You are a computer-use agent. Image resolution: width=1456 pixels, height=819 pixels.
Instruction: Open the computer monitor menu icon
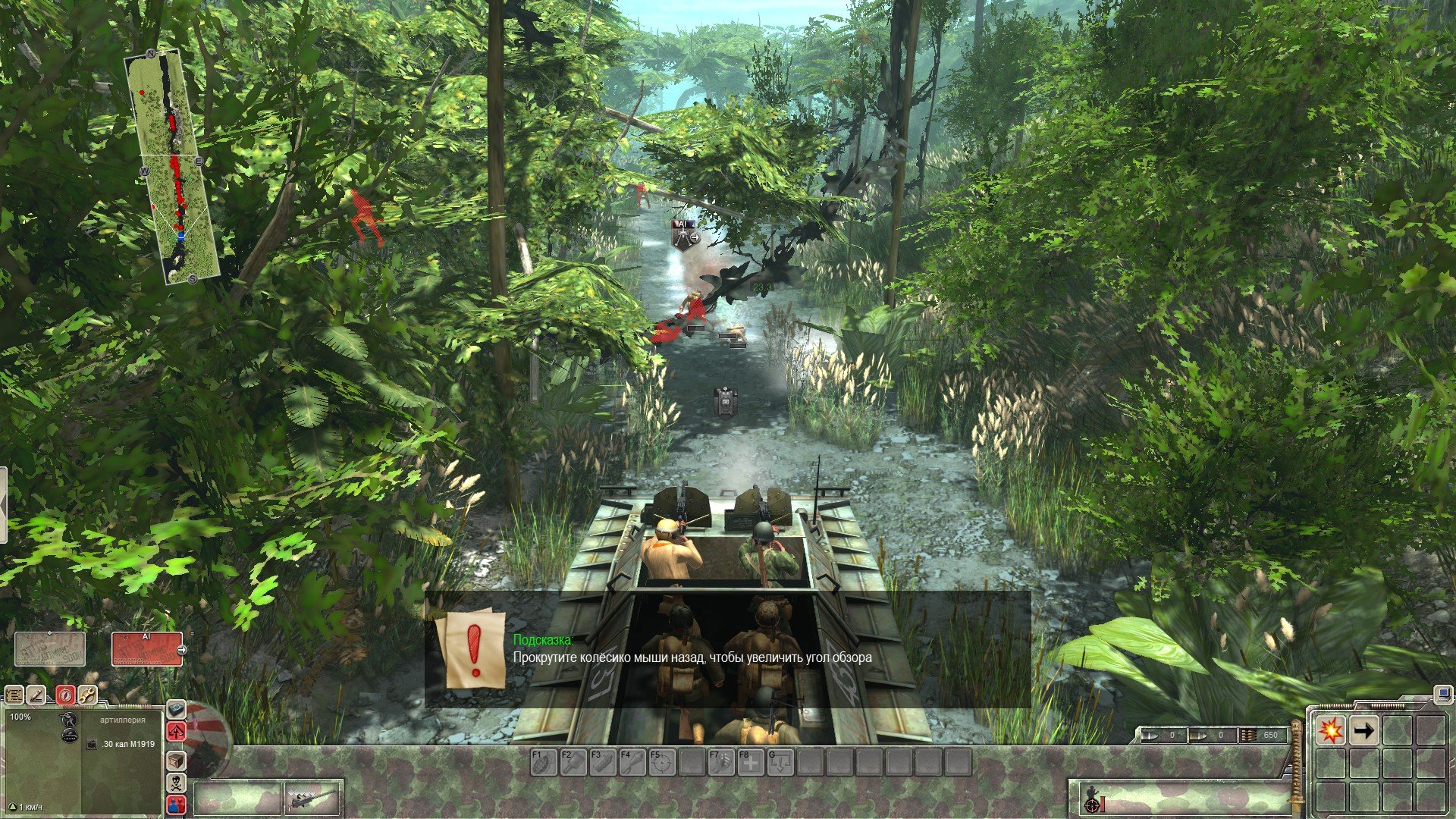(x=1441, y=692)
